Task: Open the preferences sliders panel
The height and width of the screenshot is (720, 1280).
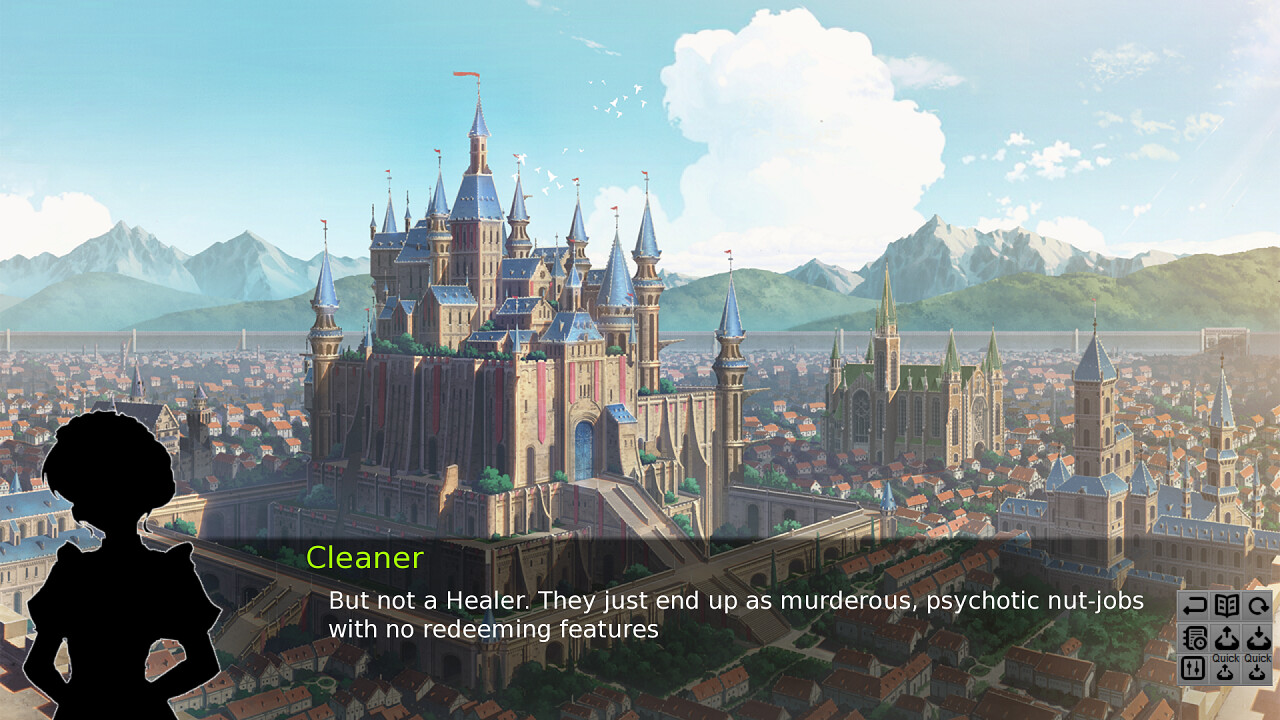Action: point(1195,668)
